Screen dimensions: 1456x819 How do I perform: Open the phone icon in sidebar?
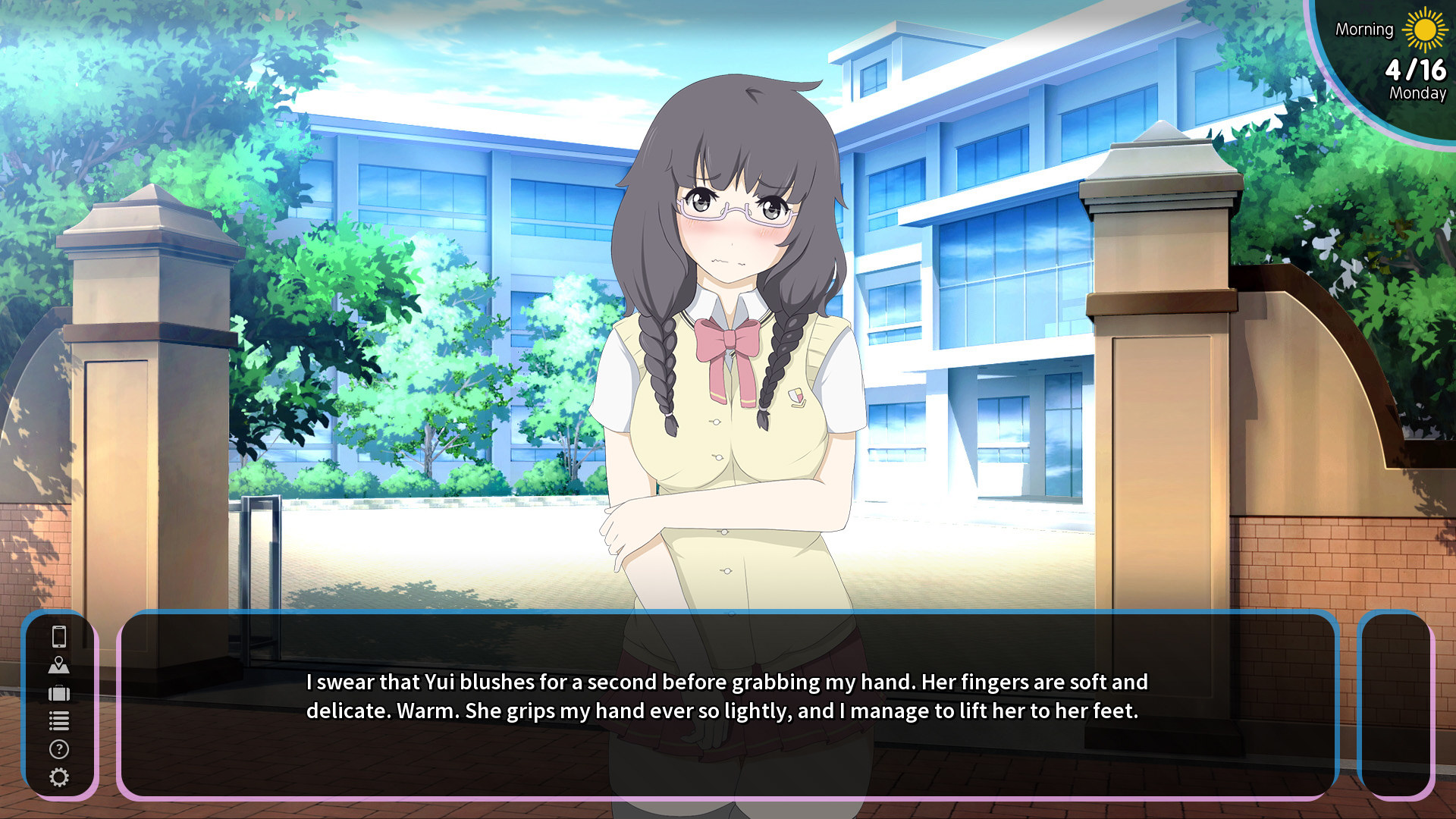point(59,636)
